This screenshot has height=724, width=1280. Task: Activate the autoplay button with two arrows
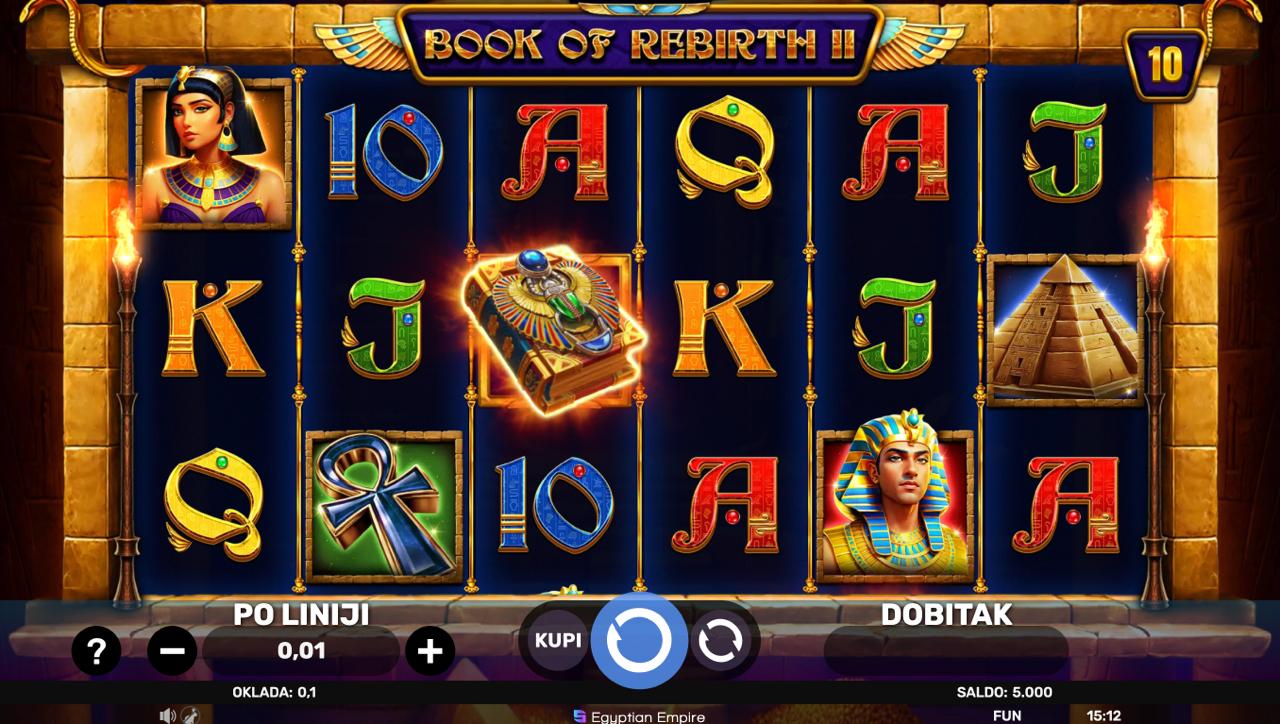(718, 641)
